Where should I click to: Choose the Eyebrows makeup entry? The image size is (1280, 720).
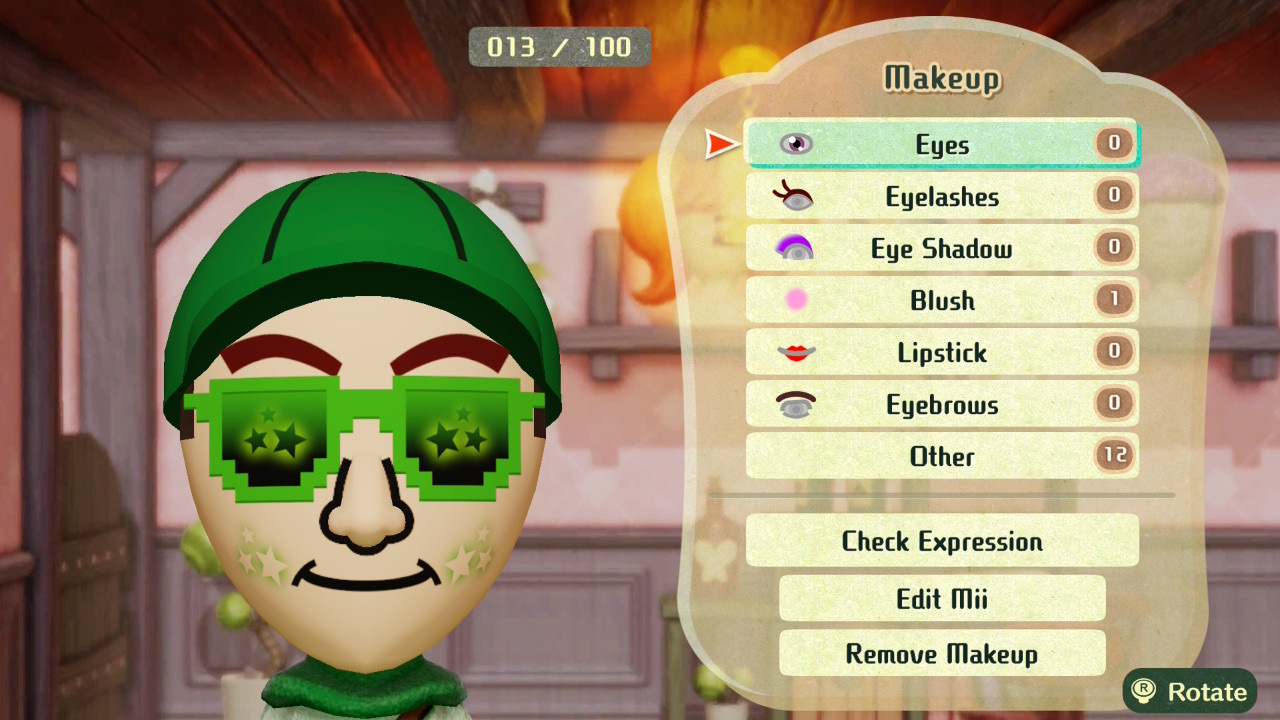click(x=941, y=405)
